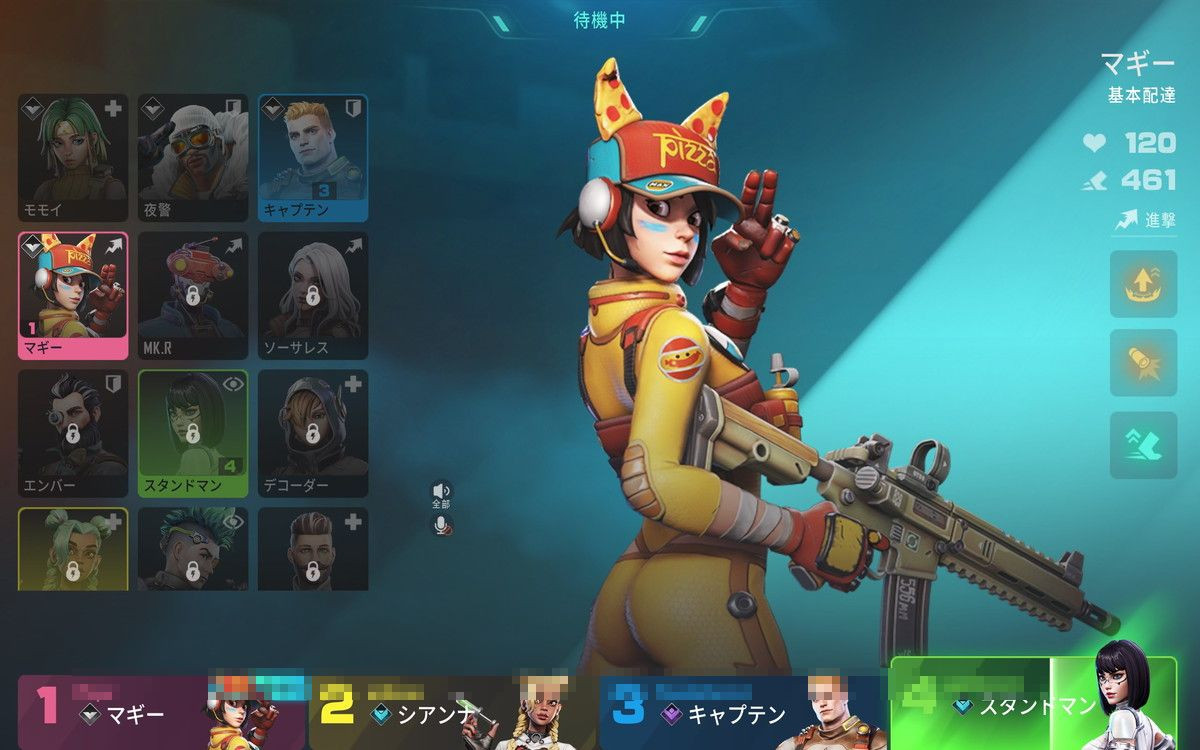
Task: Toggle the microphone mute icon
Action: [441, 524]
